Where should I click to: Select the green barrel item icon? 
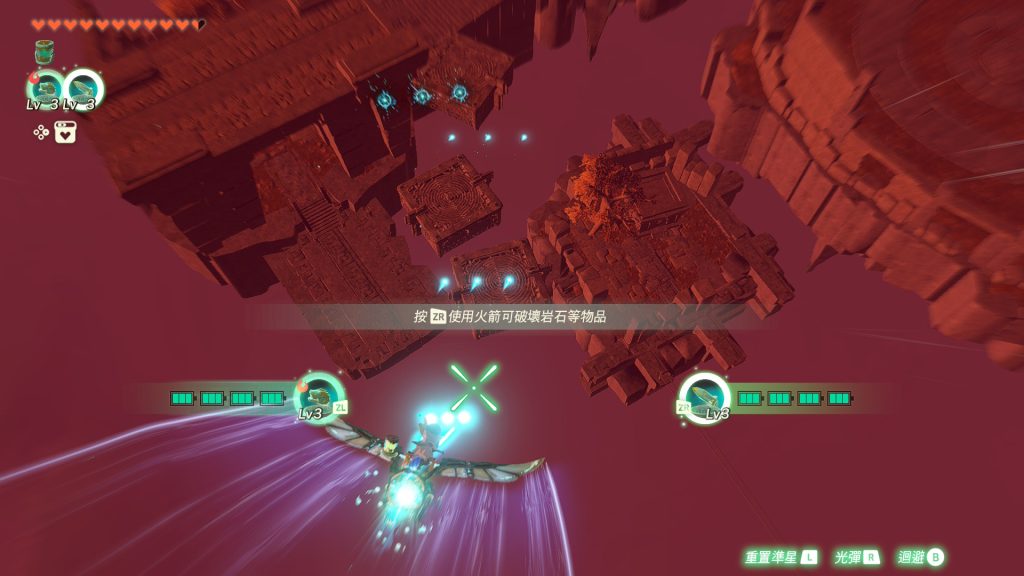[x=44, y=52]
